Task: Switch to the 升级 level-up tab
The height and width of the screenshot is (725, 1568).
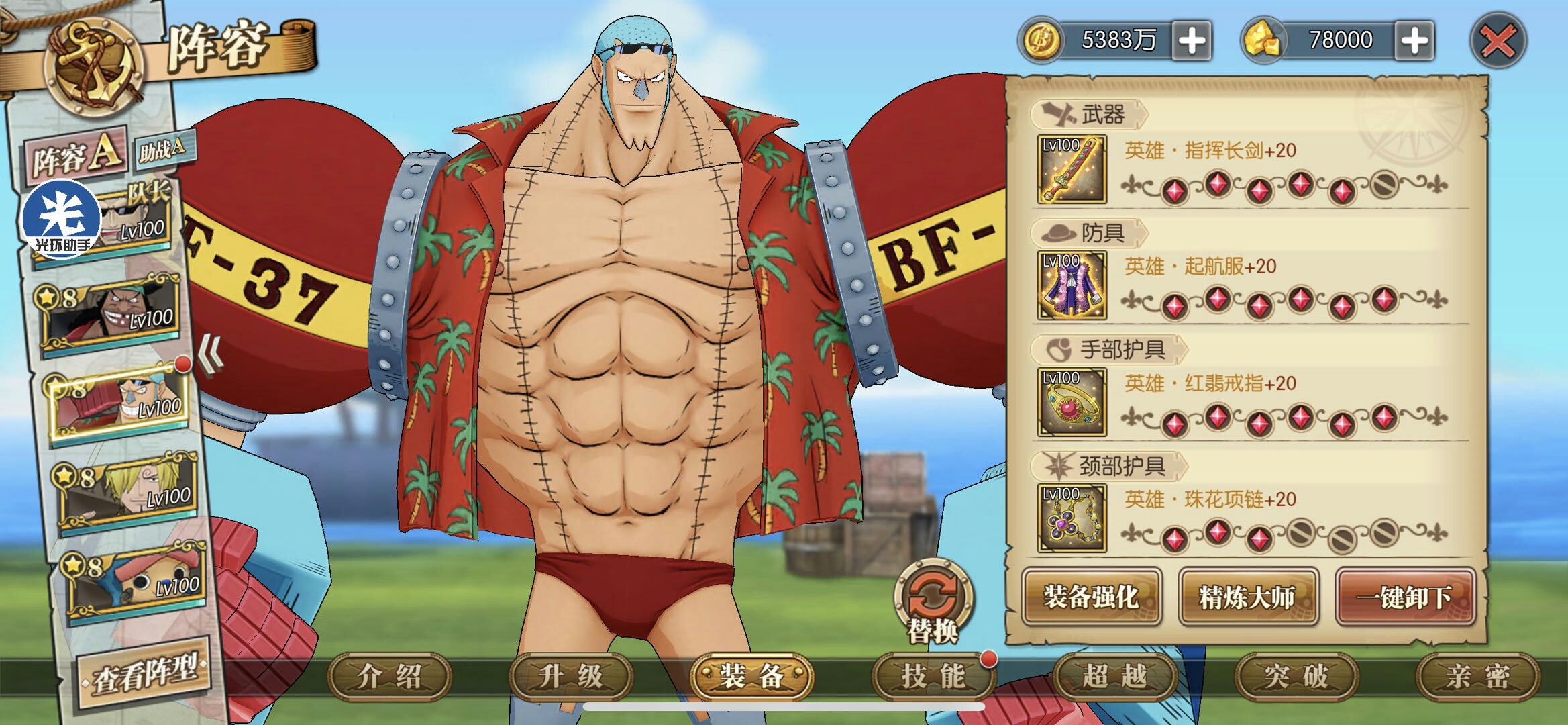Action: 571,676
